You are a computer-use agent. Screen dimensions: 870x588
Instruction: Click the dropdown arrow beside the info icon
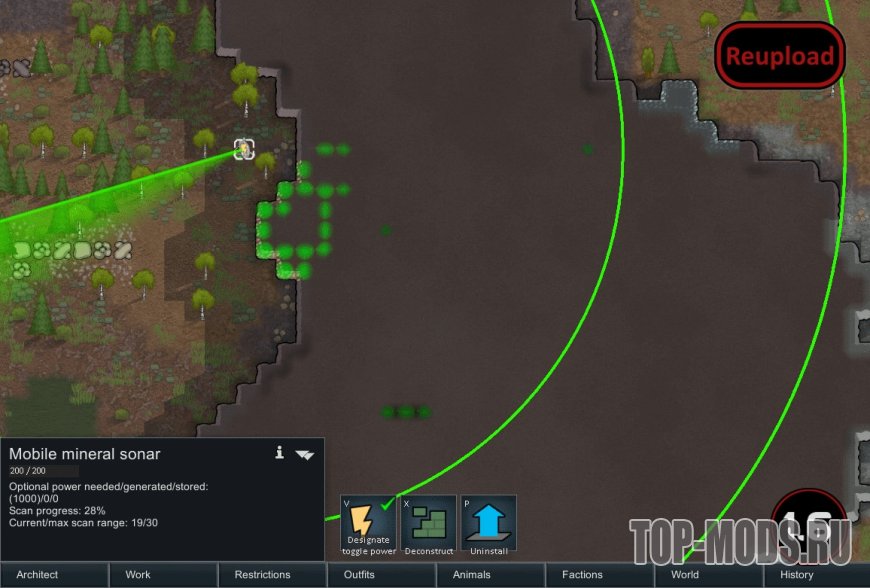point(305,455)
